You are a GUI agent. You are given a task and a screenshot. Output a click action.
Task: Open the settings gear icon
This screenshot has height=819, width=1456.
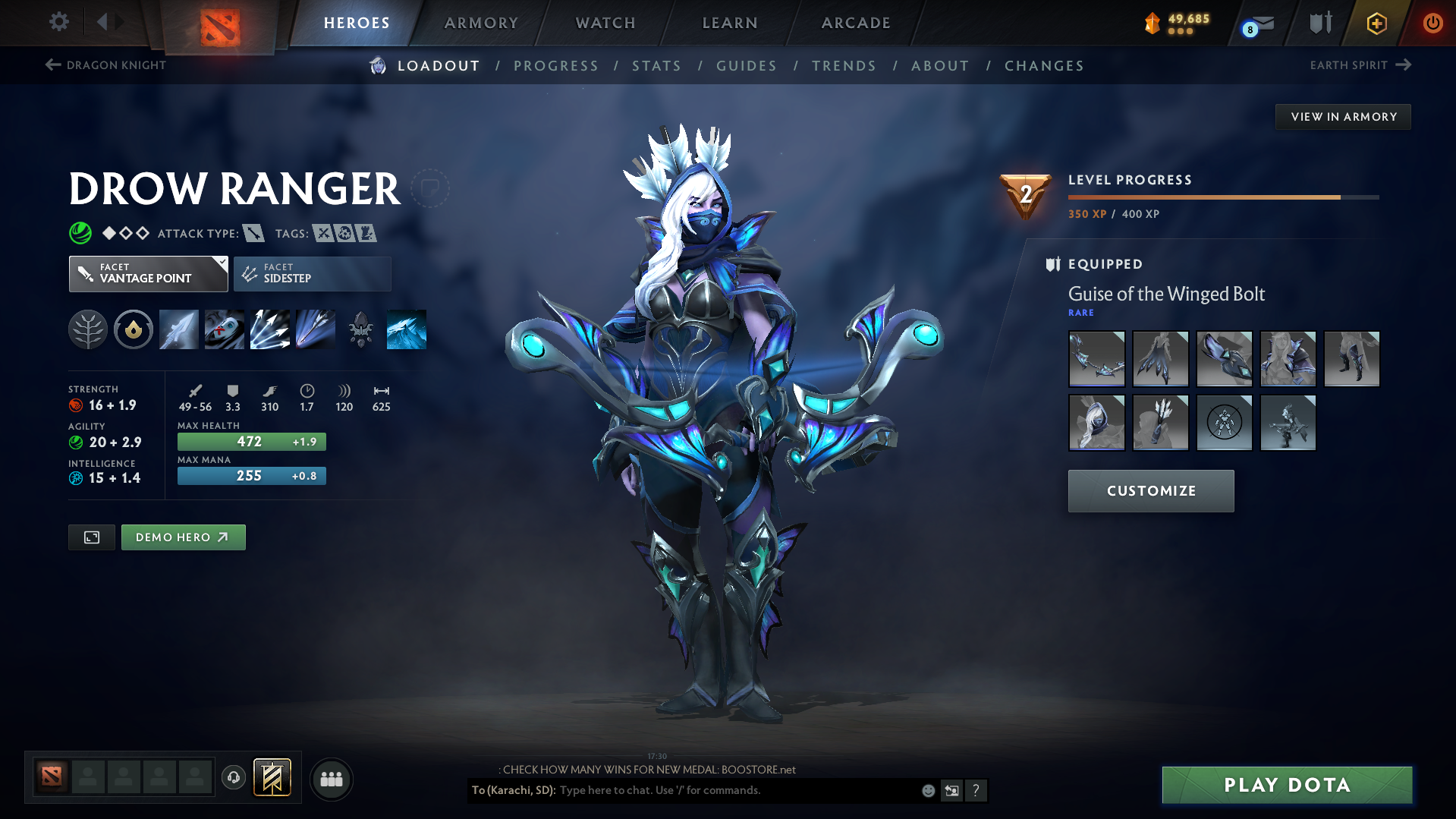pos(58,22)
